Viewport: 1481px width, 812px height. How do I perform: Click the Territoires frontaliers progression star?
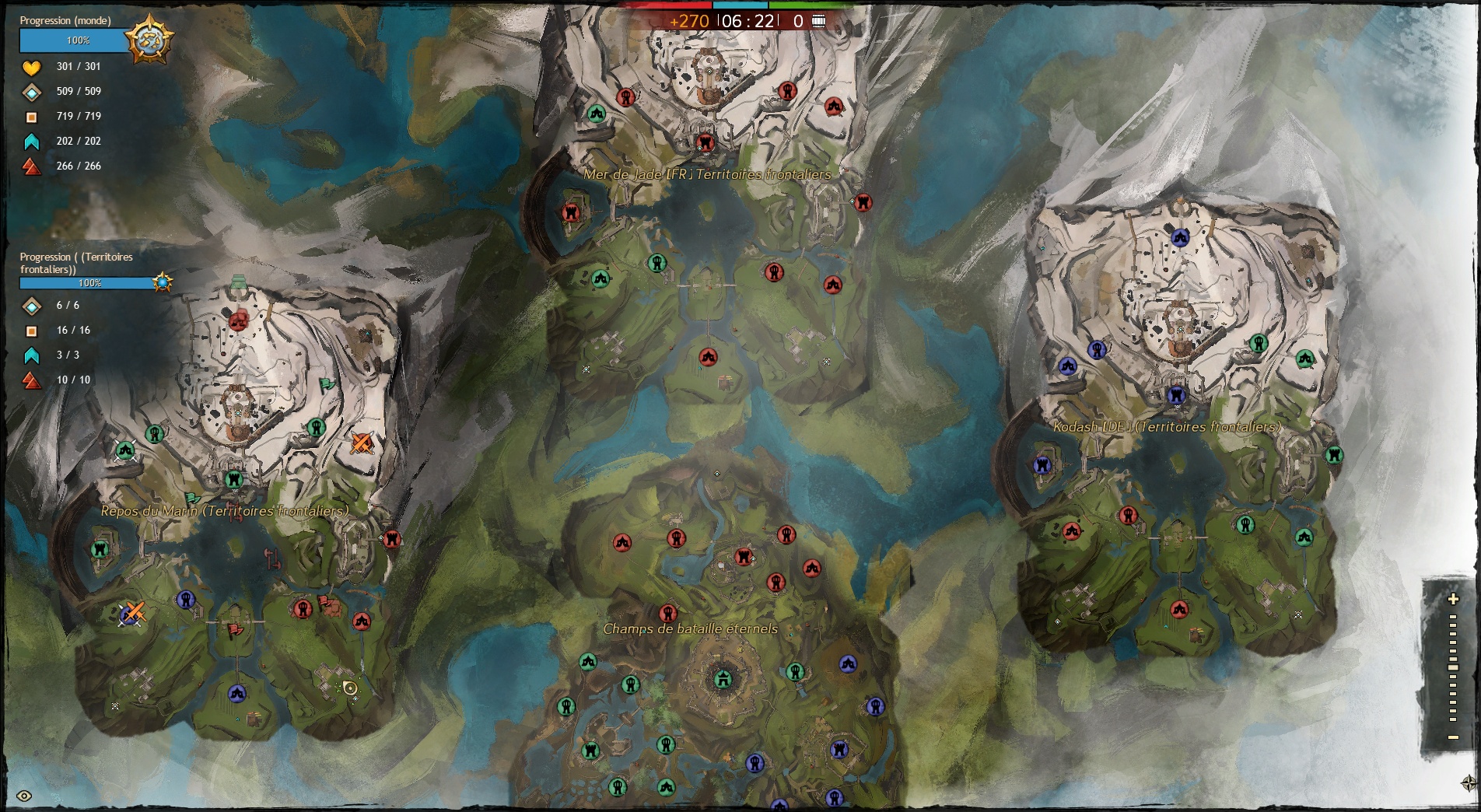[163, 282]
